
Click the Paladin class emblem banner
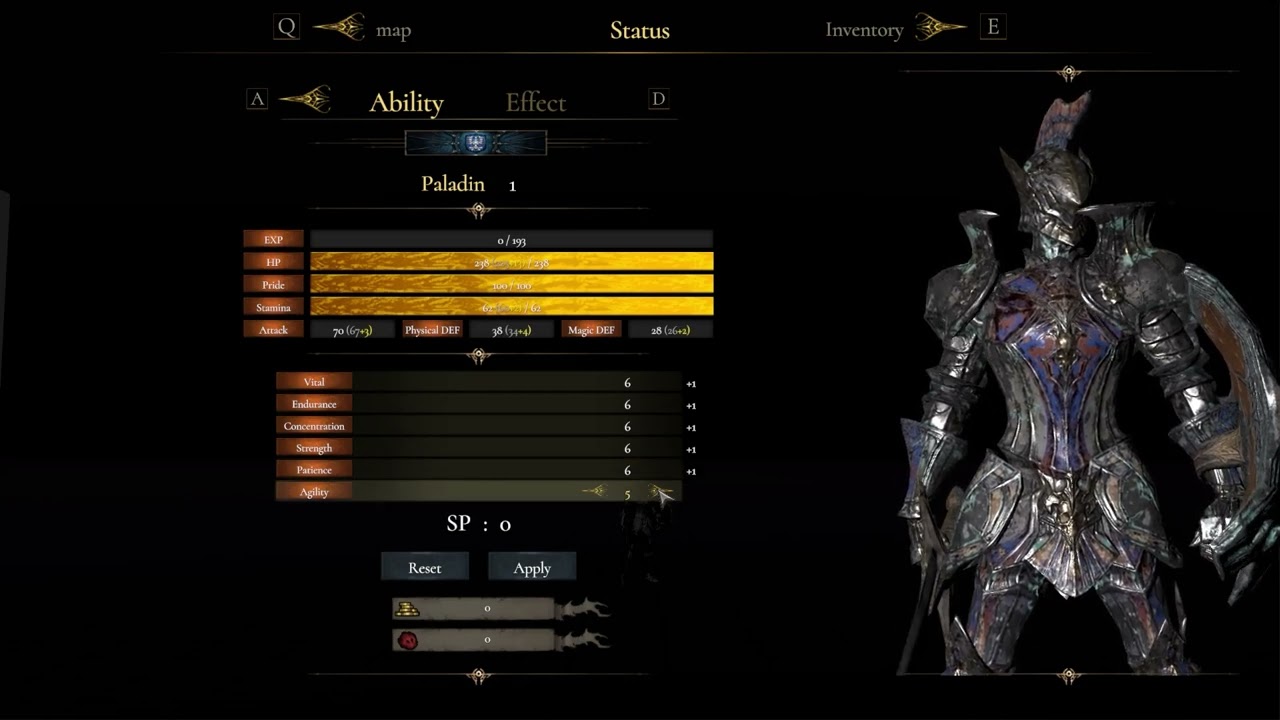point(476,144)
